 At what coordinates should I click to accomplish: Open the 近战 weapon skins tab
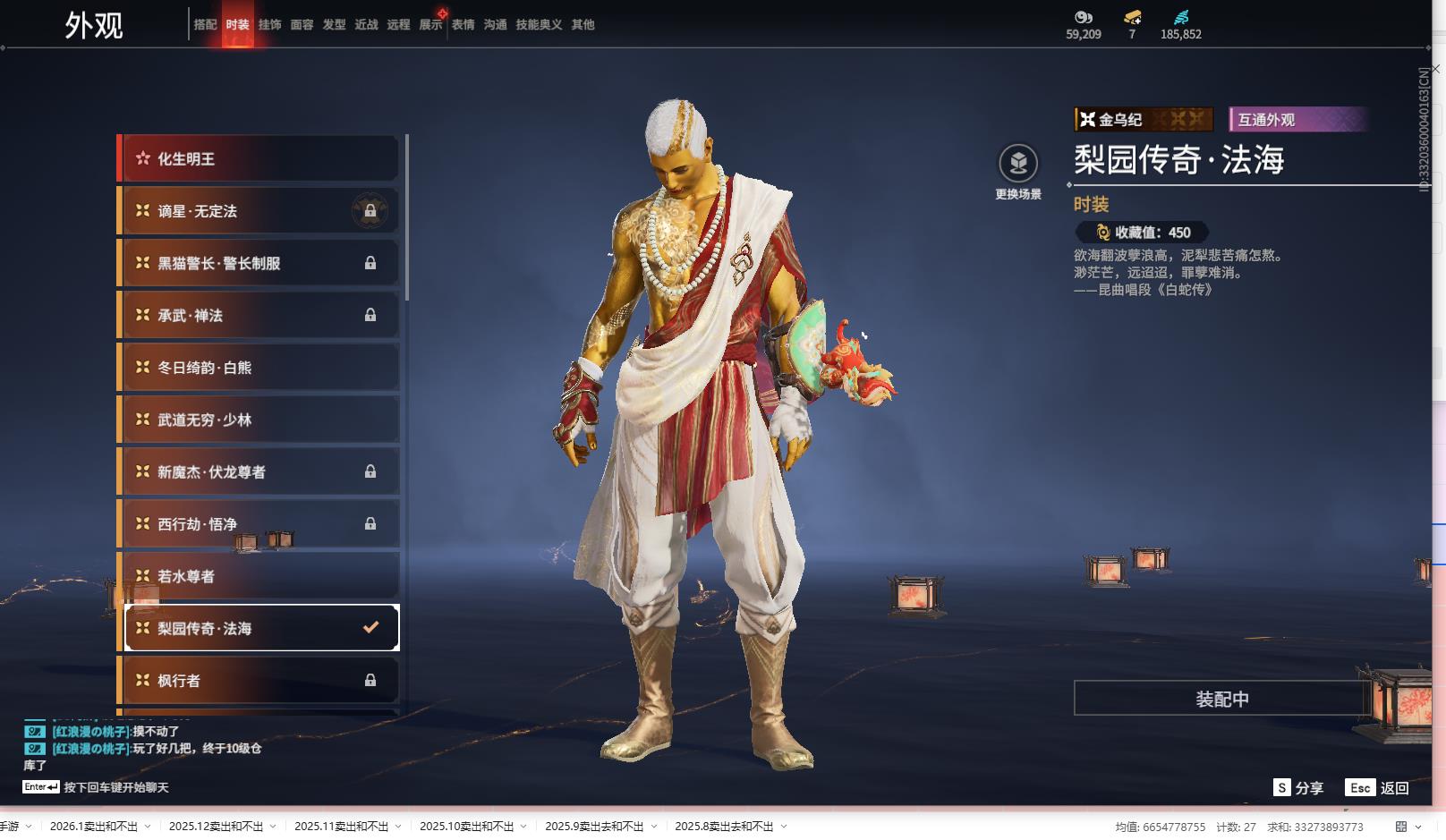pos(366,24)
